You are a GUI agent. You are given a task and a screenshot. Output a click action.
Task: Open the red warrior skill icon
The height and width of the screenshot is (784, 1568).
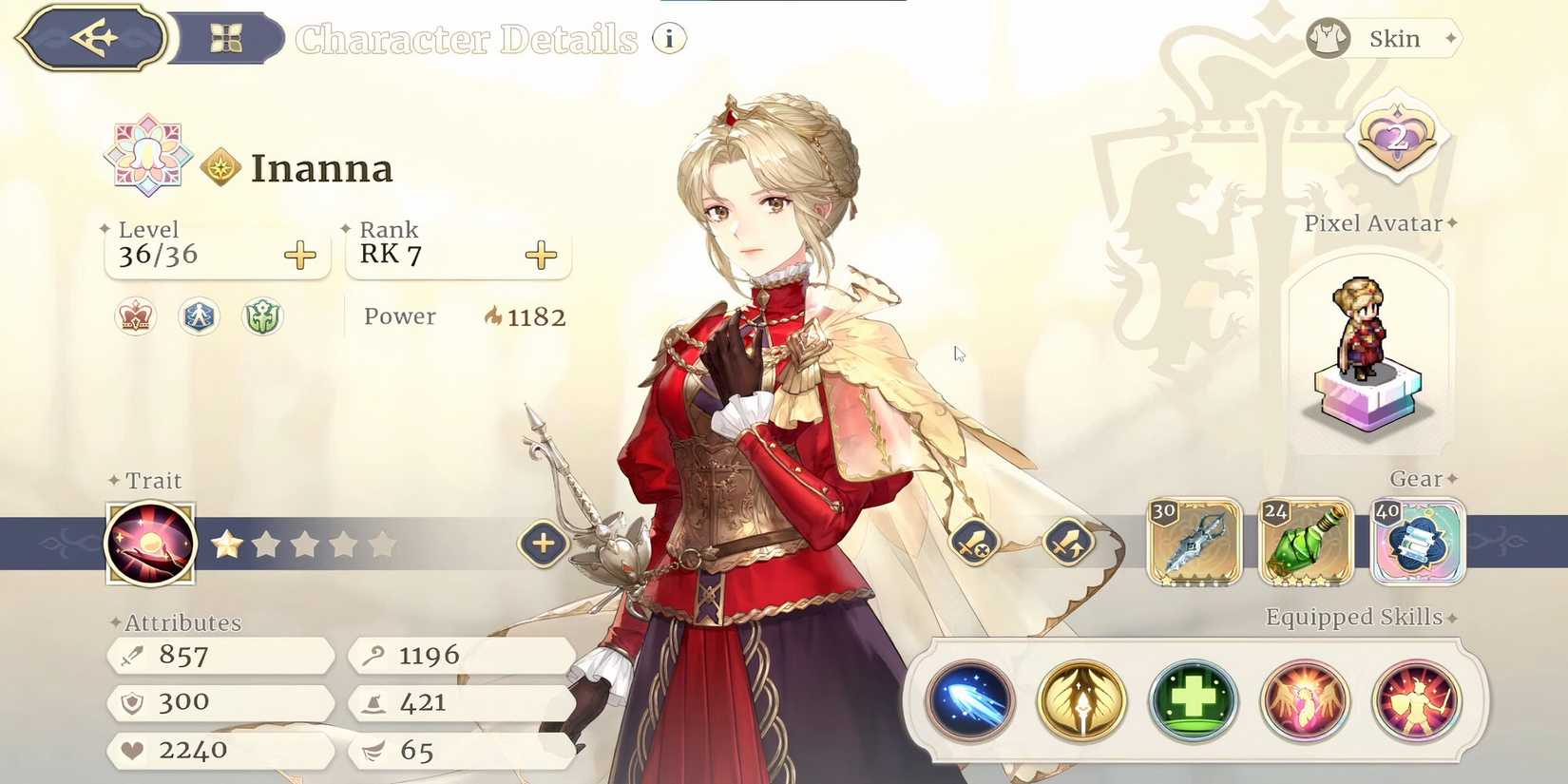[x=1418, y=700]
